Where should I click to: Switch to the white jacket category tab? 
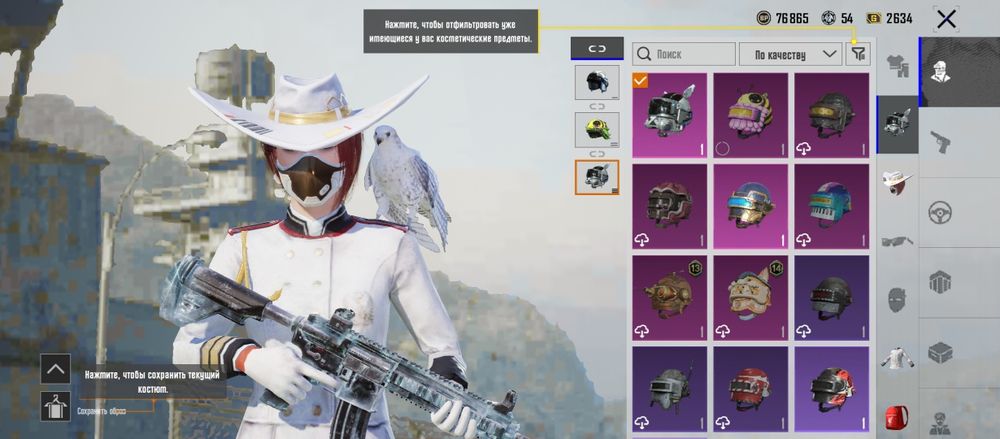tap(897, 357)
